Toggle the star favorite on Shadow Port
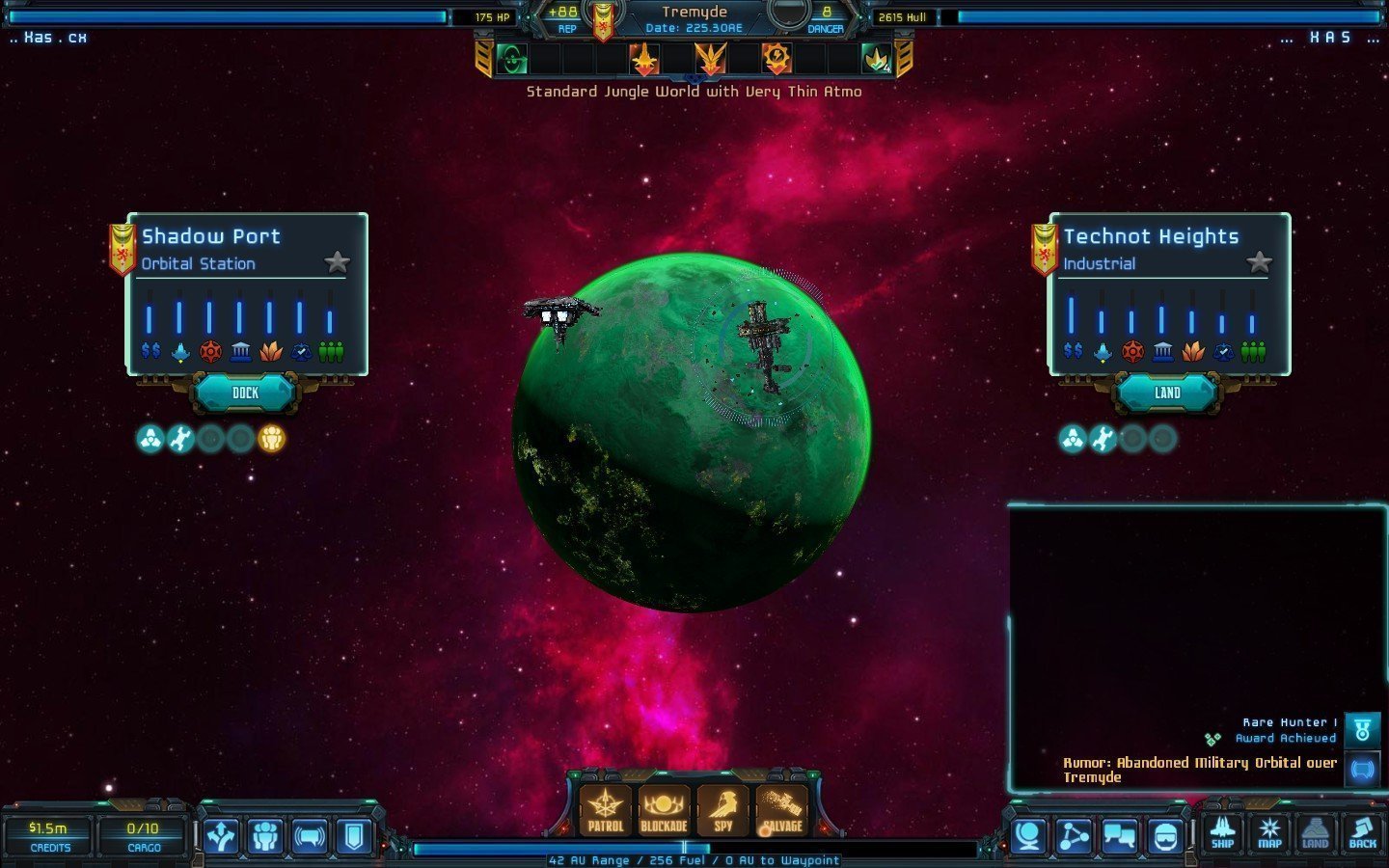Viewport: 1389px width, 868px height. [x=337, y=261]
